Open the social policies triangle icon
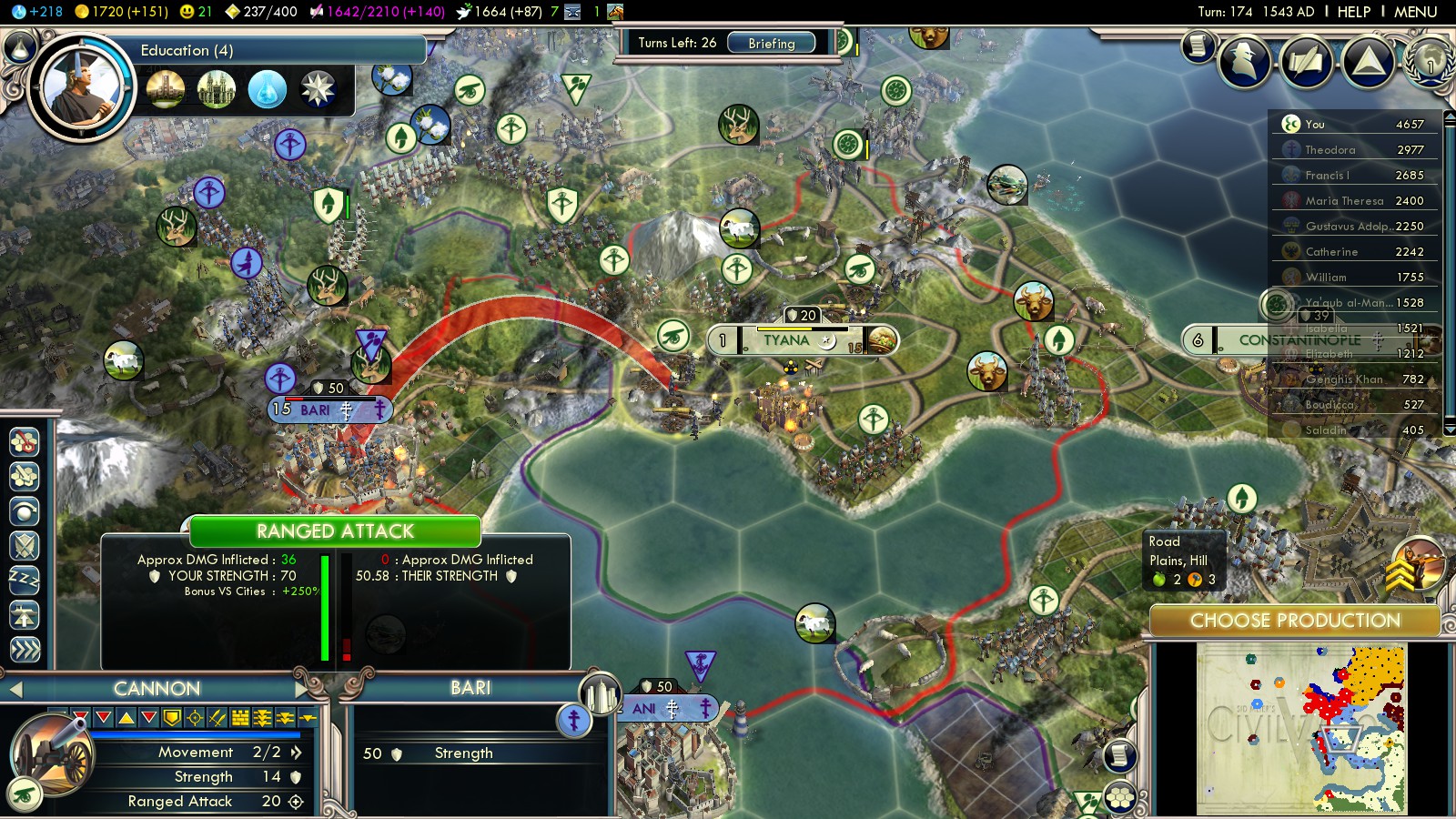Viewport: 1456px width, 819px height. [x=1368, y=61]
